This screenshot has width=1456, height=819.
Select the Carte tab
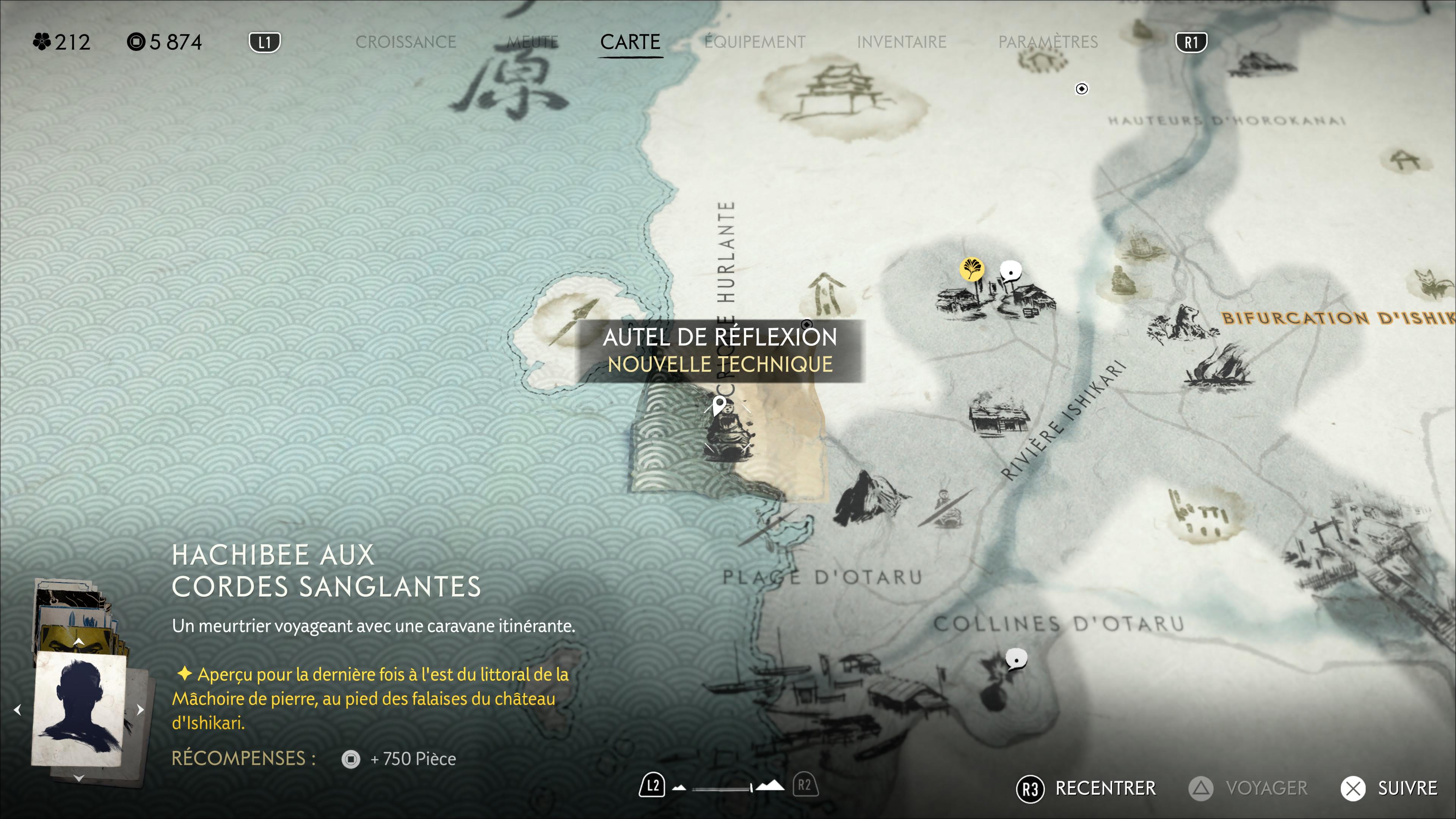pyautogui.click(x=630, y=42)
